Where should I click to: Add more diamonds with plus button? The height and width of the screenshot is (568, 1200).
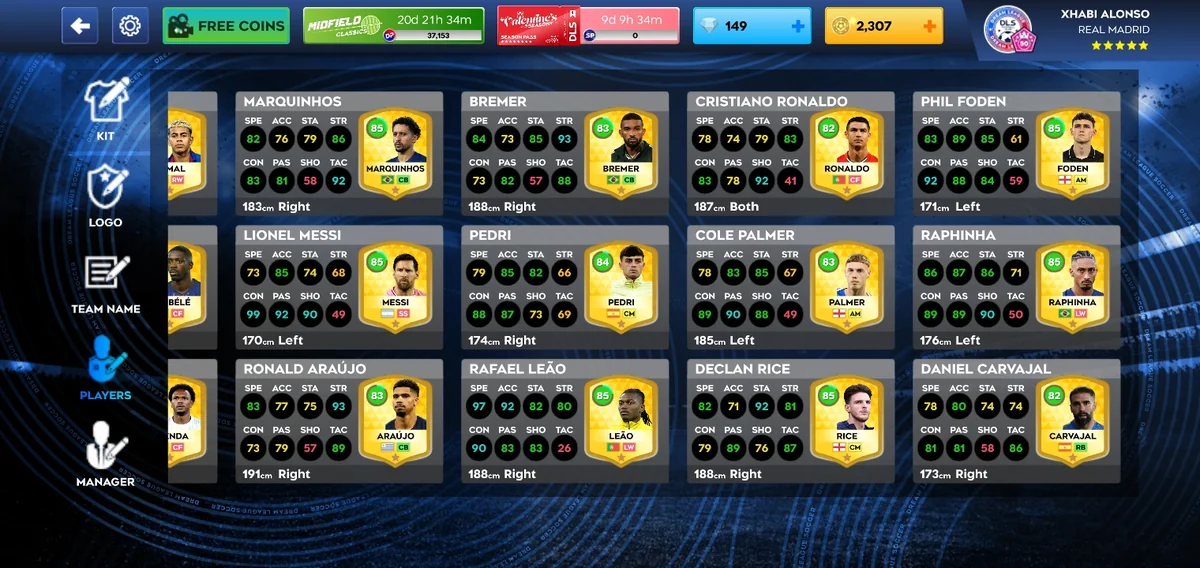(x=798, y=26)
